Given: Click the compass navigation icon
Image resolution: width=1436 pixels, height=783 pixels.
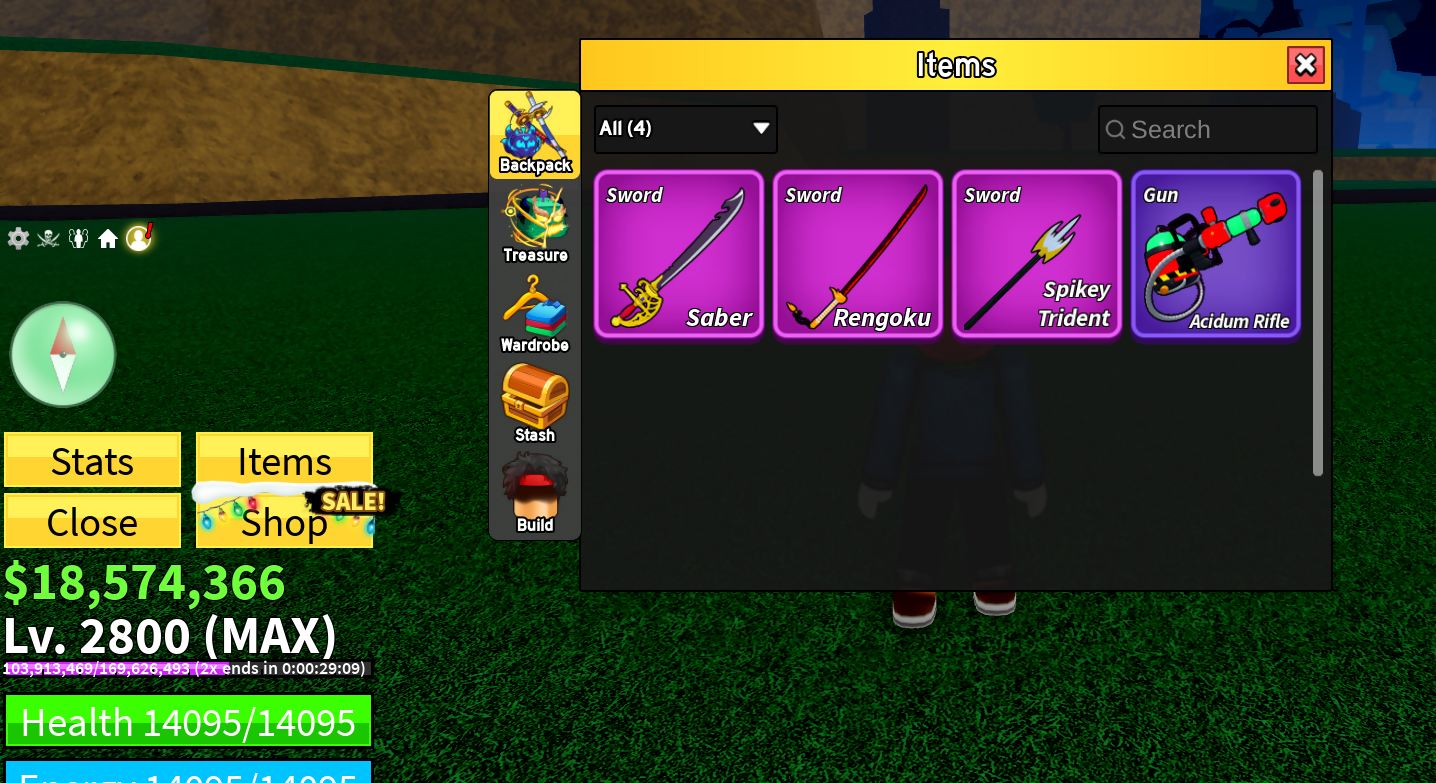Looking at the screenshot, I should point(62,354).
